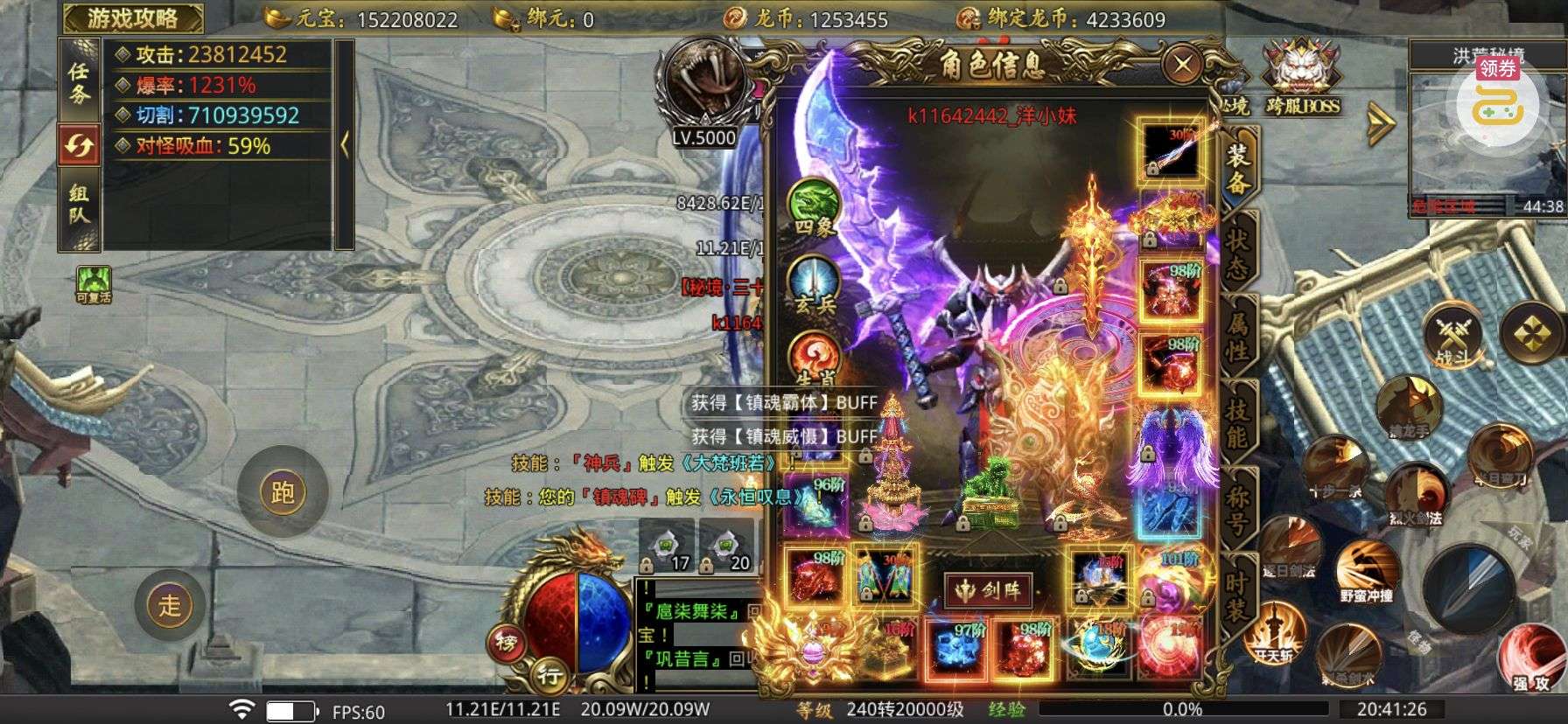Toggle the 走 walk button
The image size is (1568, 724).
[170, 604]
